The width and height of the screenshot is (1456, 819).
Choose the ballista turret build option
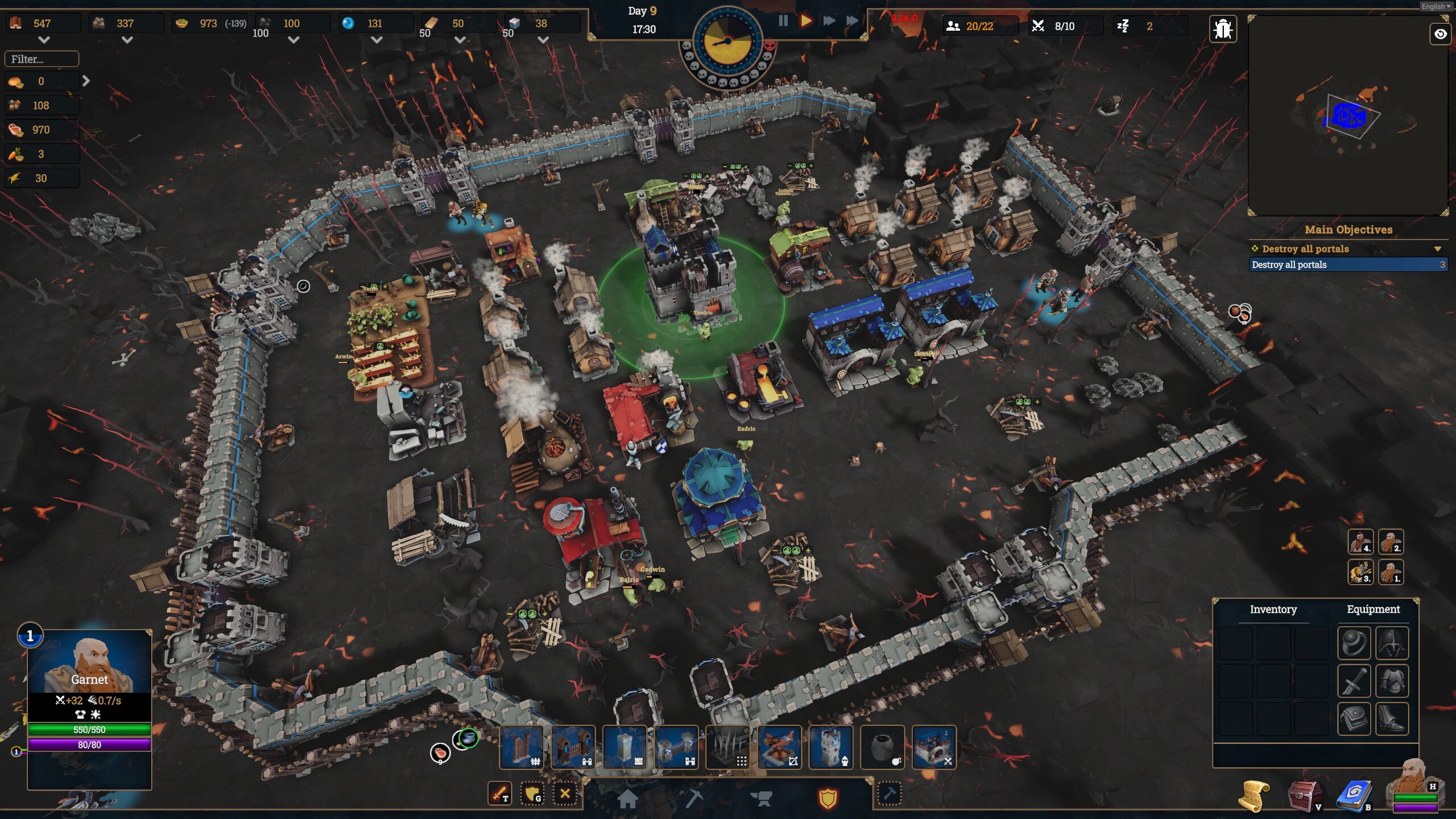[x=779, y=747]
